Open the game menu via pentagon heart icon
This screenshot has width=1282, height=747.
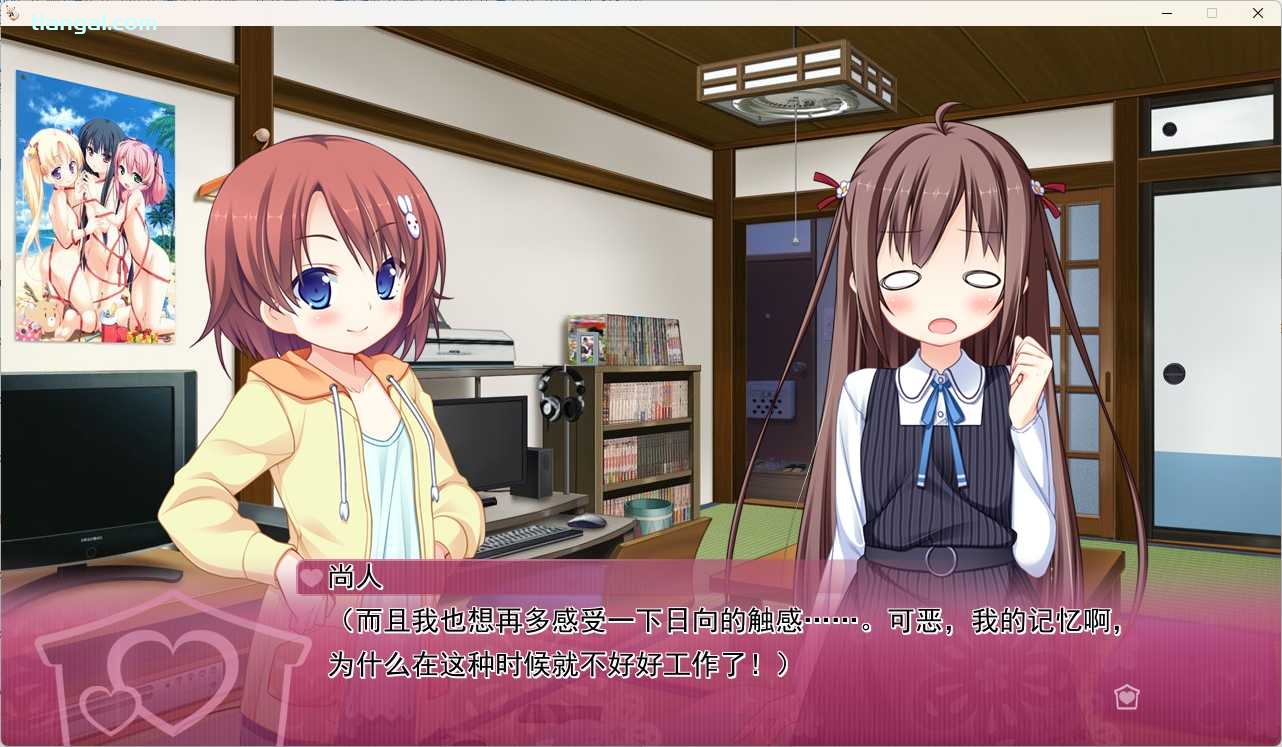coord(1127,697)
